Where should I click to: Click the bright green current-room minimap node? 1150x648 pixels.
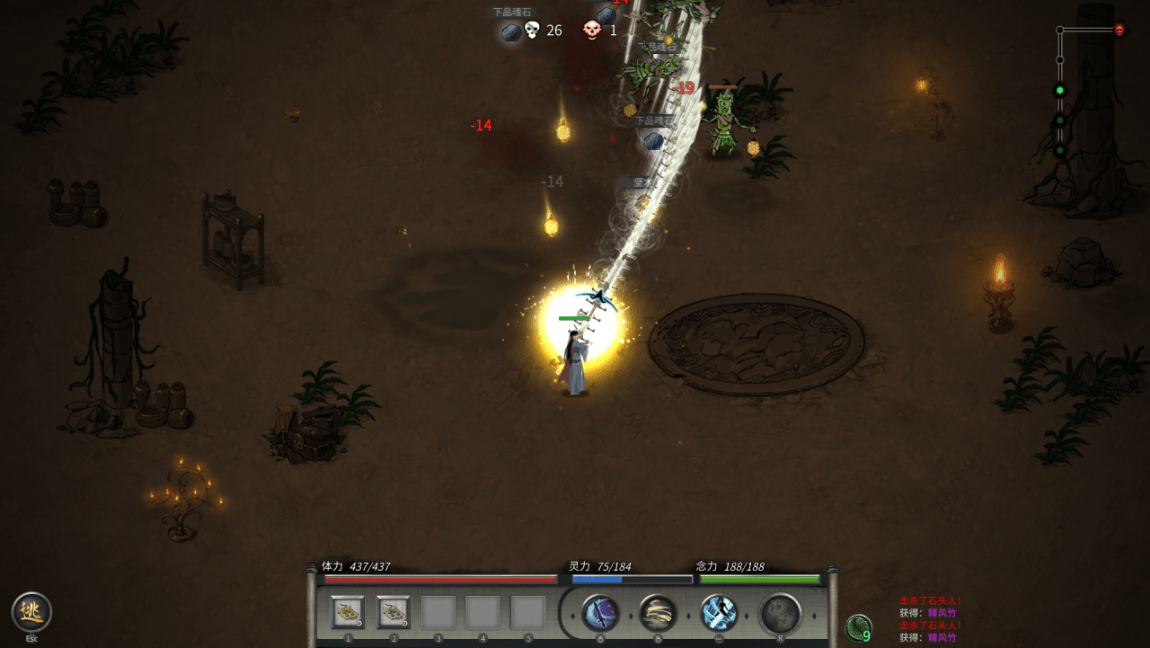(1060, 91)
